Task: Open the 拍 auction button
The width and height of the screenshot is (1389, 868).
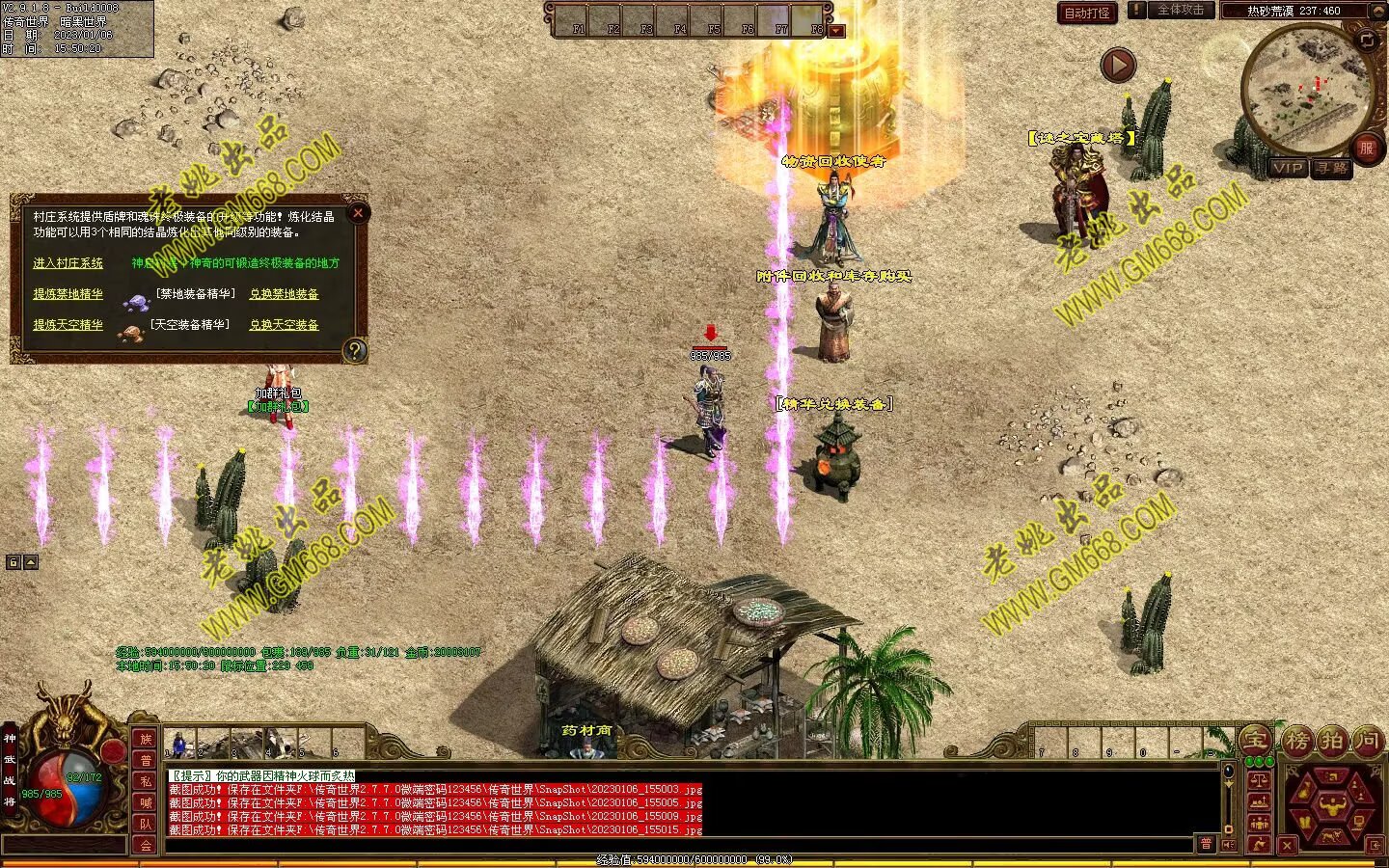Action: [x=1332, y=741]
